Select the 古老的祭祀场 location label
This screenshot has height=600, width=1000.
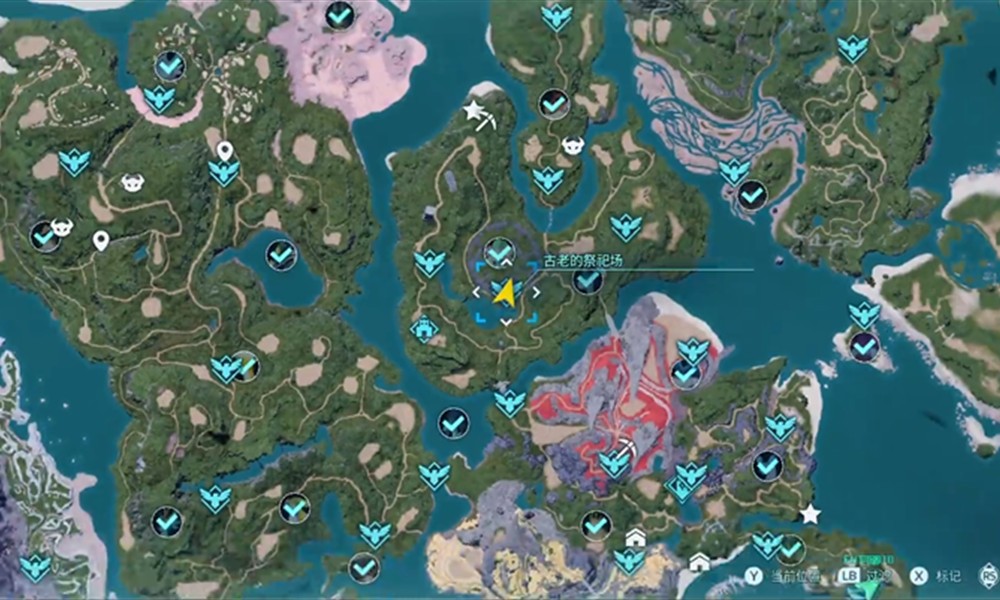tap(583, 260)
